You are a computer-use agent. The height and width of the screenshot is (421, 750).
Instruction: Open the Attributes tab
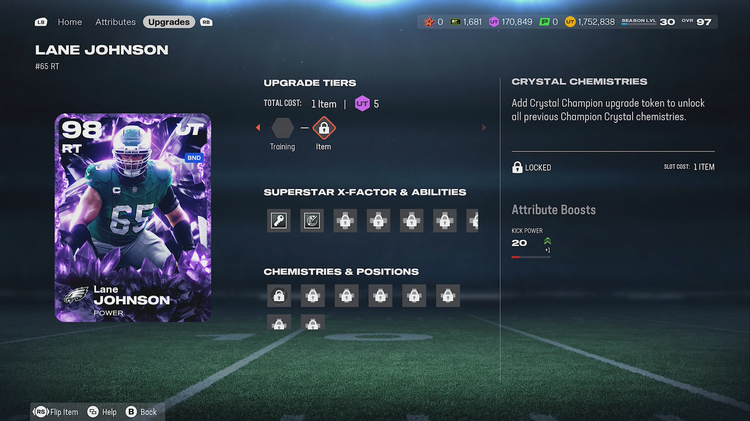[115, 21]
